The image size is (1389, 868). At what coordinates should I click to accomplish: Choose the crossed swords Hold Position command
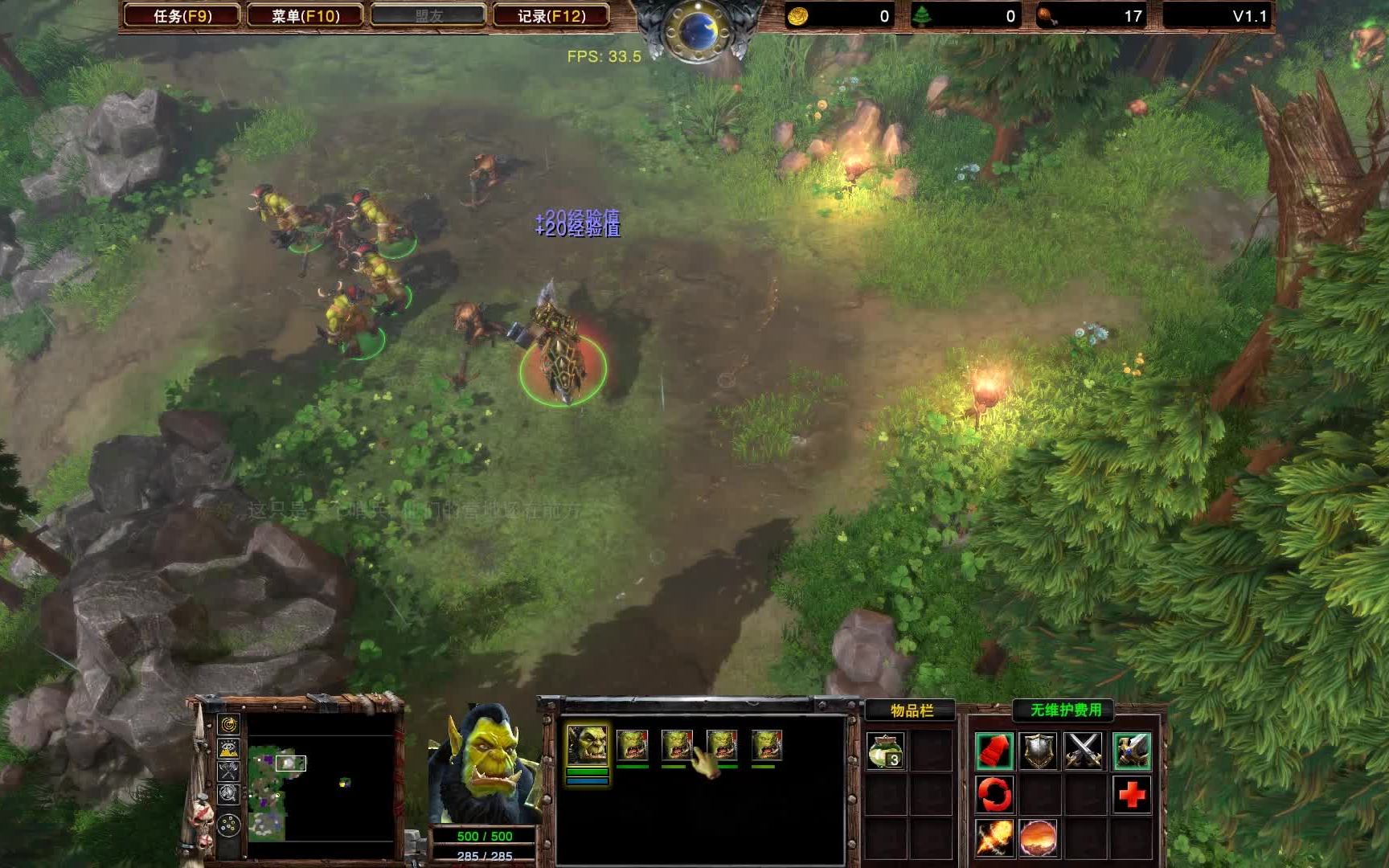(1084, 751)
